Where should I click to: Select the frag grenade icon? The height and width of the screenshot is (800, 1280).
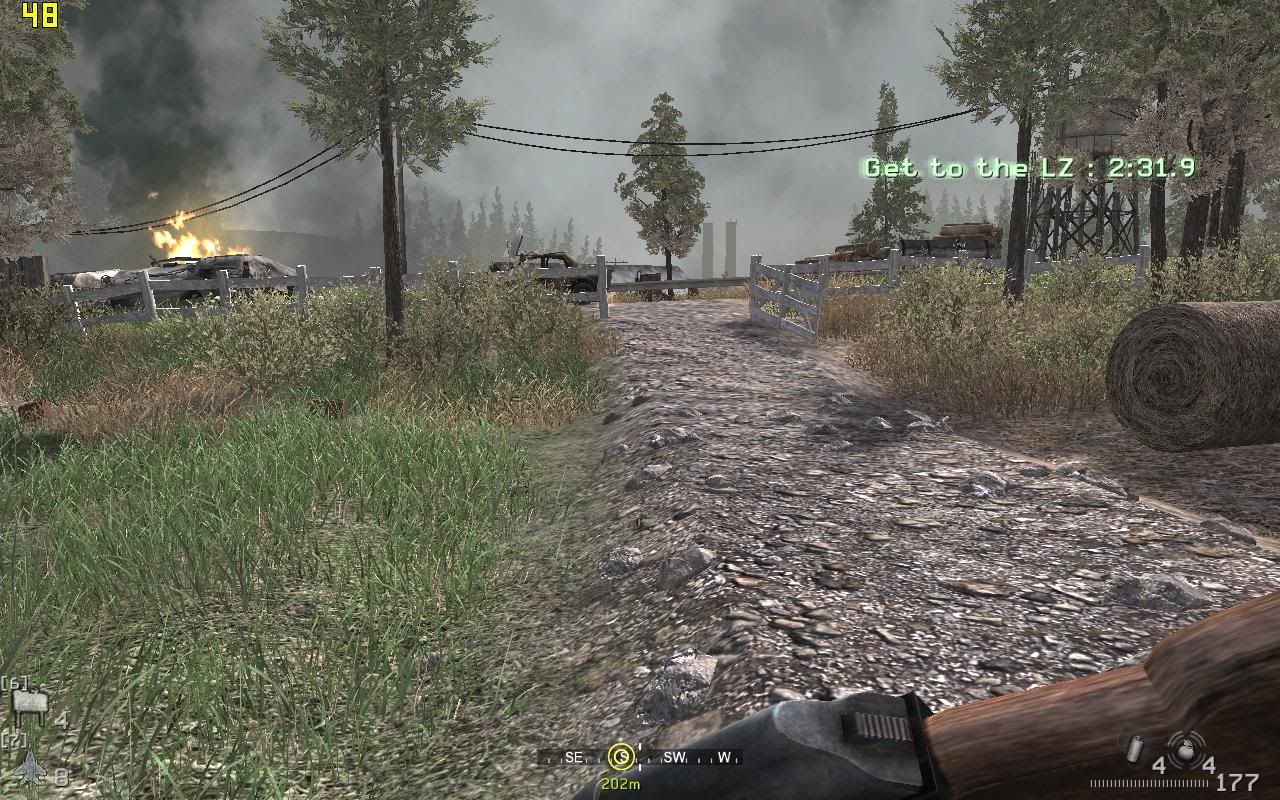tap(1185, 746)
